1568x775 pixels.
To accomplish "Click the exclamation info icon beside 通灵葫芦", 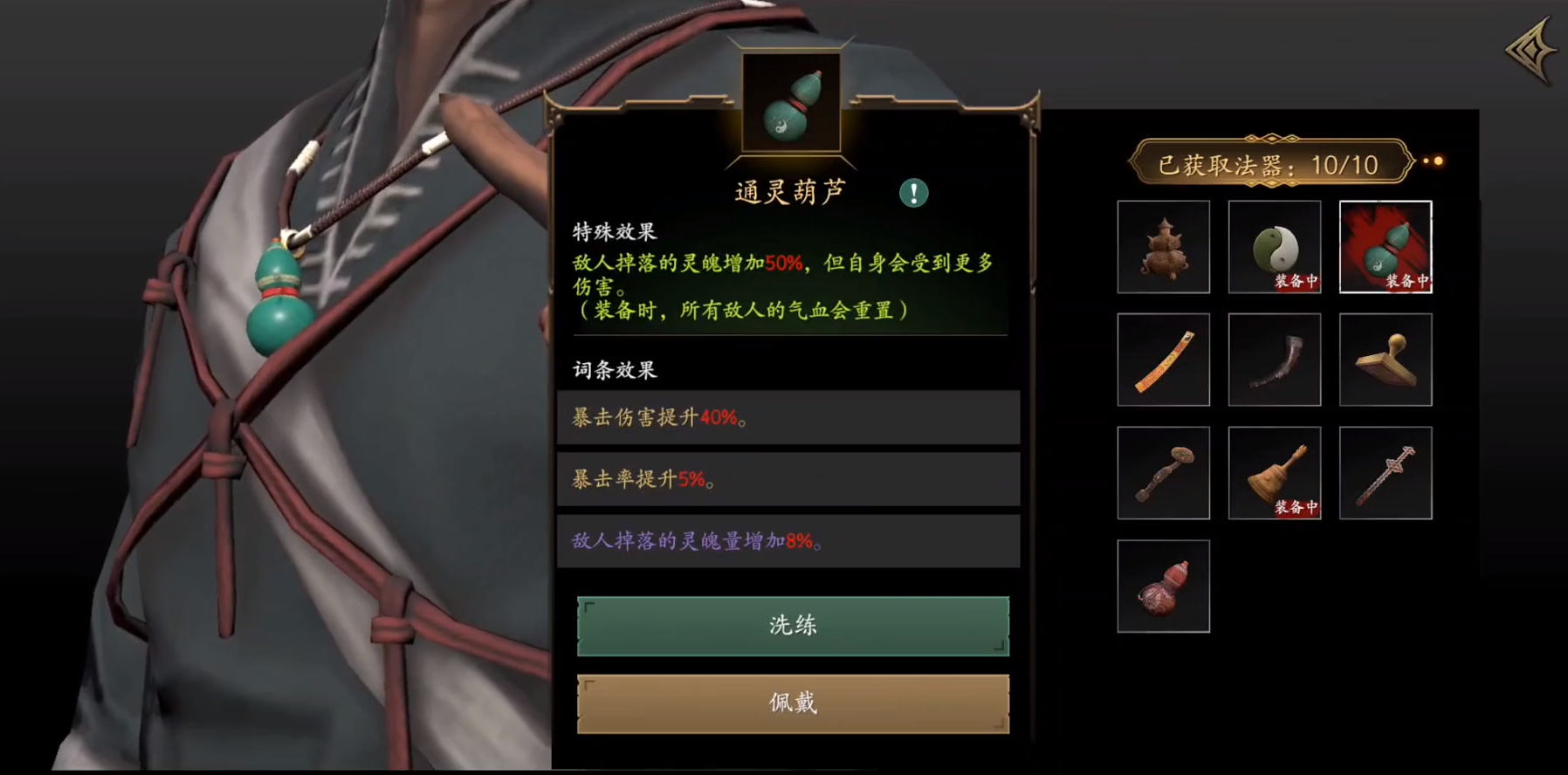I will (x=913, y=192).
